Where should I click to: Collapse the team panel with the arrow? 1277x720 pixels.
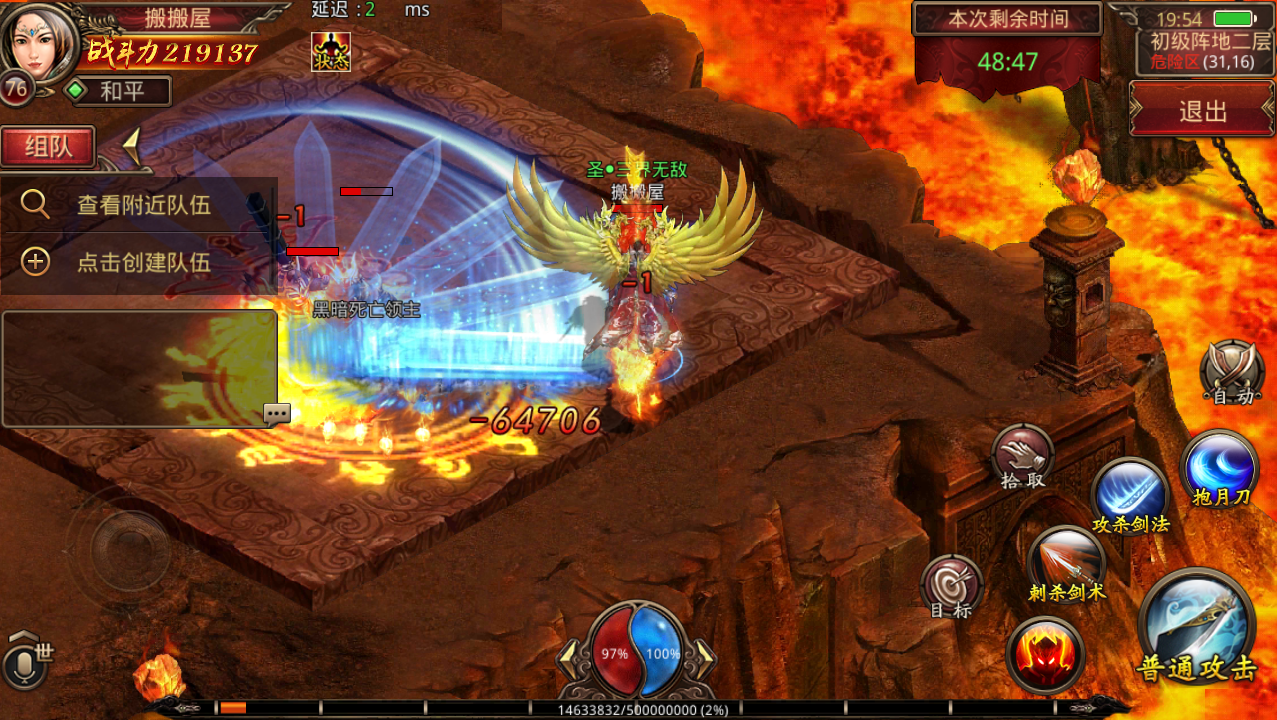(132, 148)
